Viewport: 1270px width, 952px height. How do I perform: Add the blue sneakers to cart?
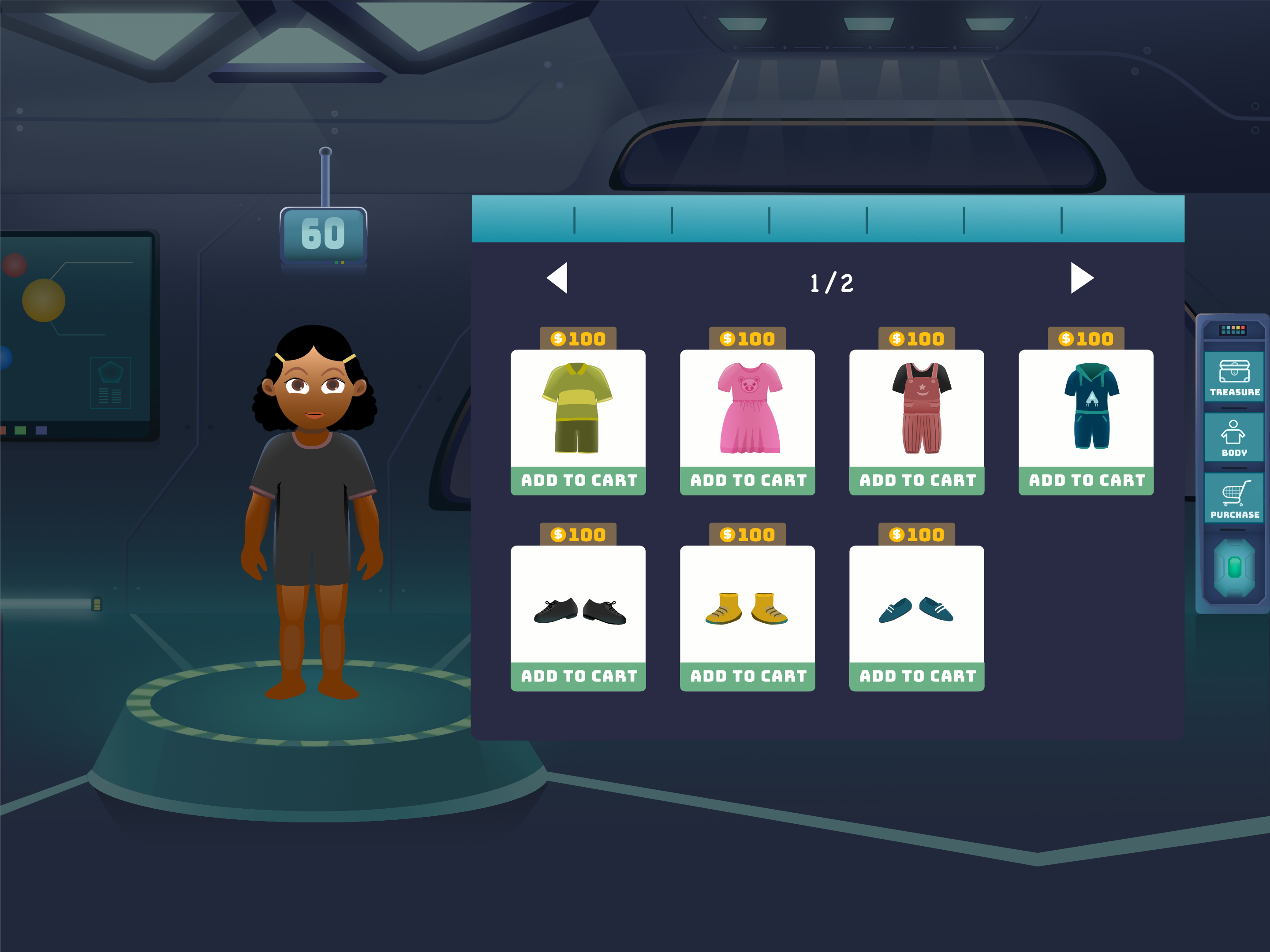[x=917, y=676]
